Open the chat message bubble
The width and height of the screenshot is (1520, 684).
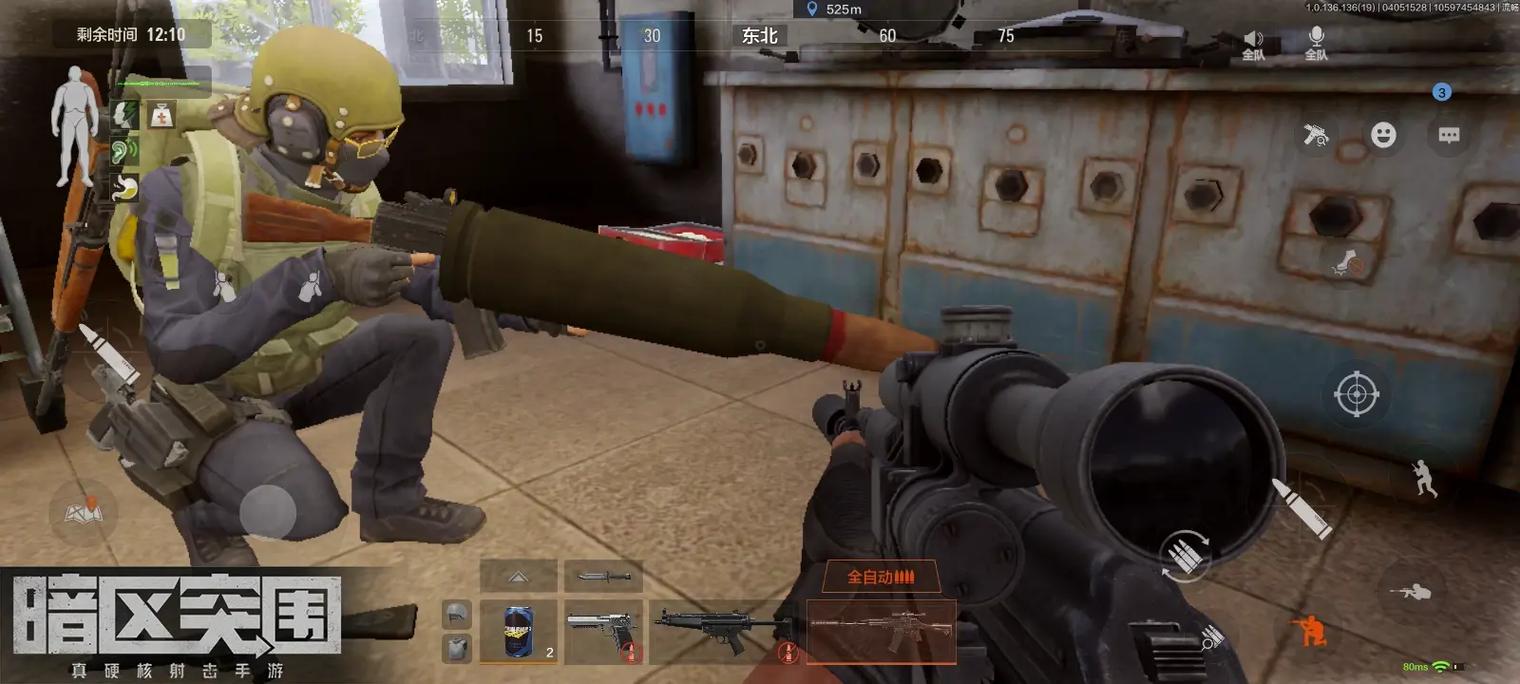(x=1448, y=136)
